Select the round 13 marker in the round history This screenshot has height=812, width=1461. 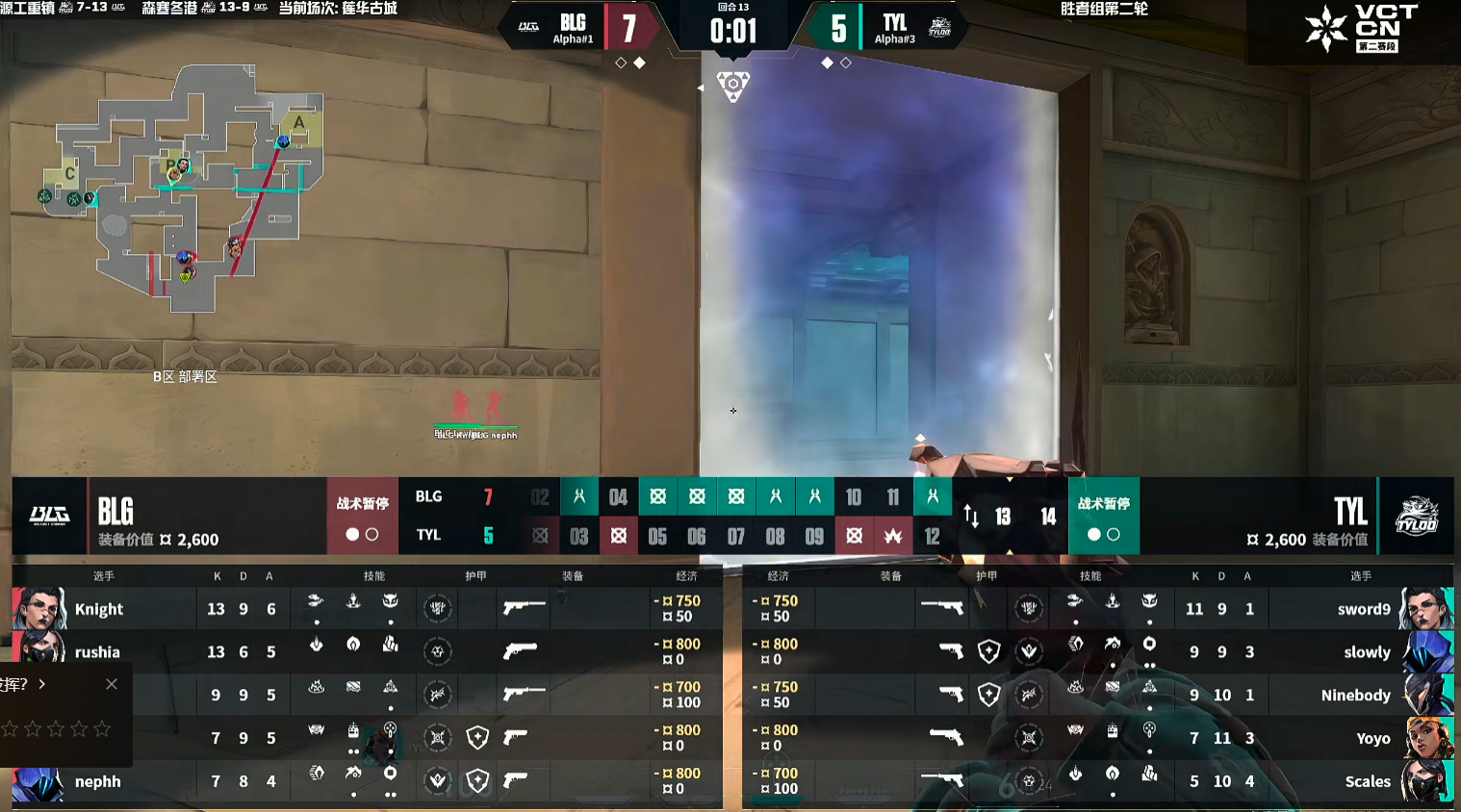click(1003, 517)
